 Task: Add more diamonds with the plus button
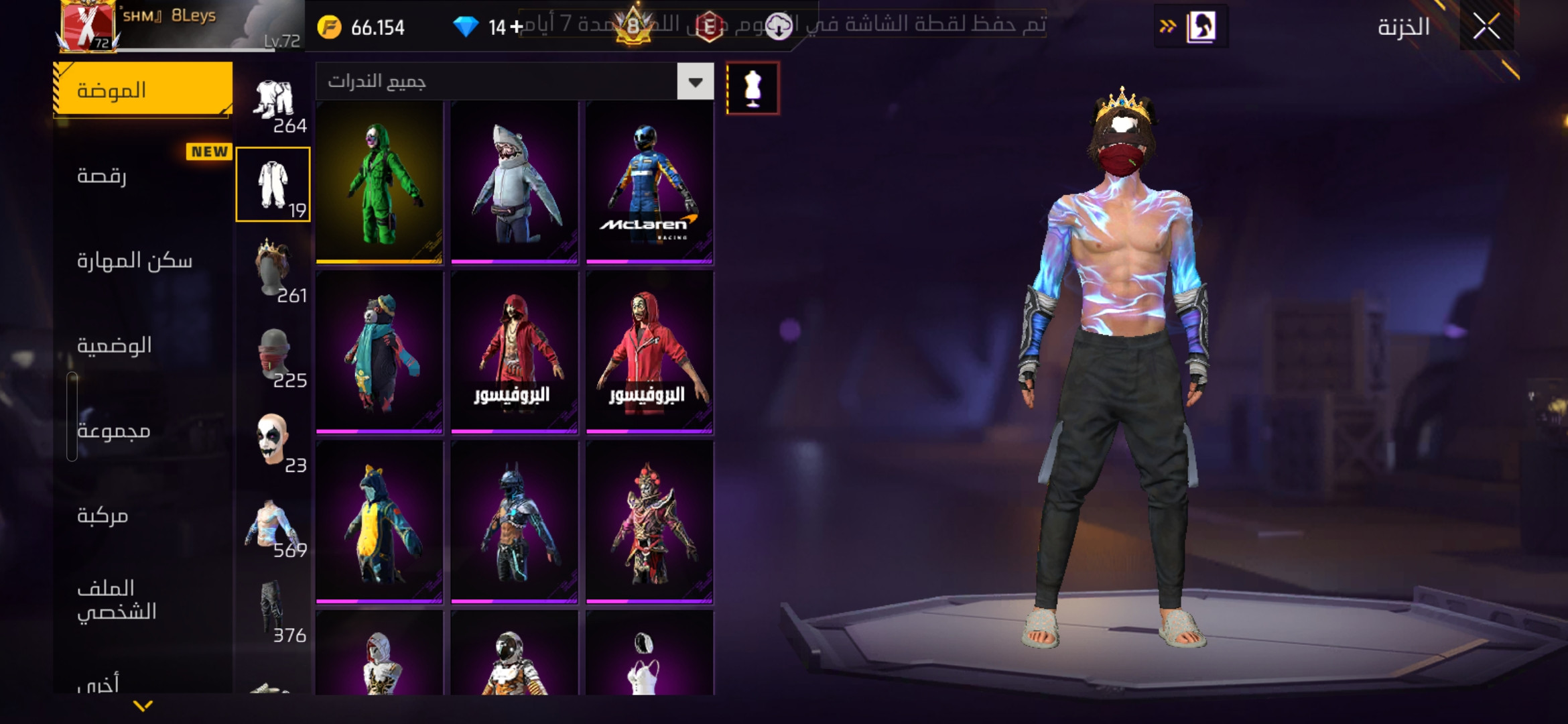point(516,27)
